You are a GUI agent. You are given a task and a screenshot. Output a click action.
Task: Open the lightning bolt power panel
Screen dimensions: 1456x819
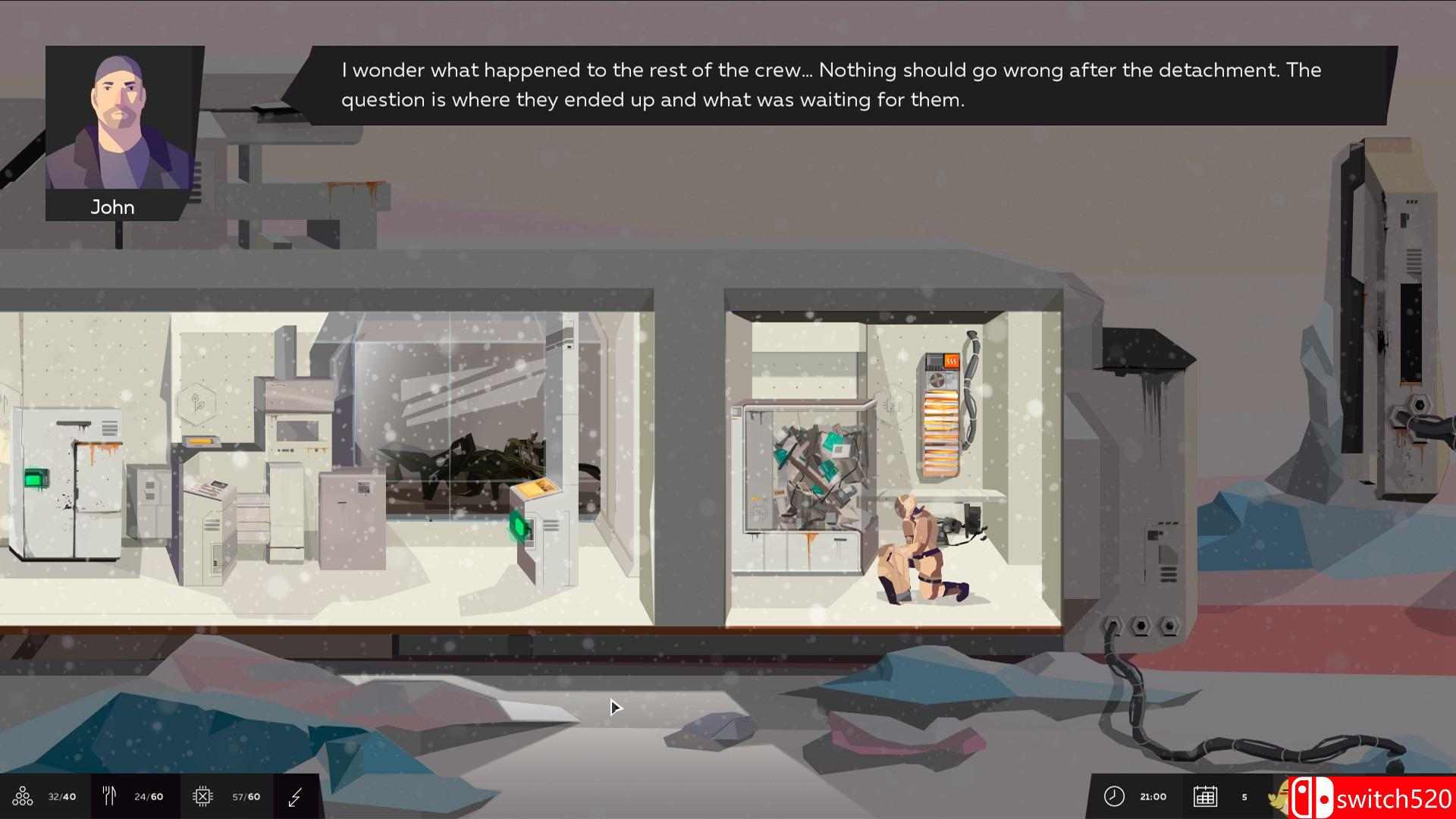tap(296, 796)
